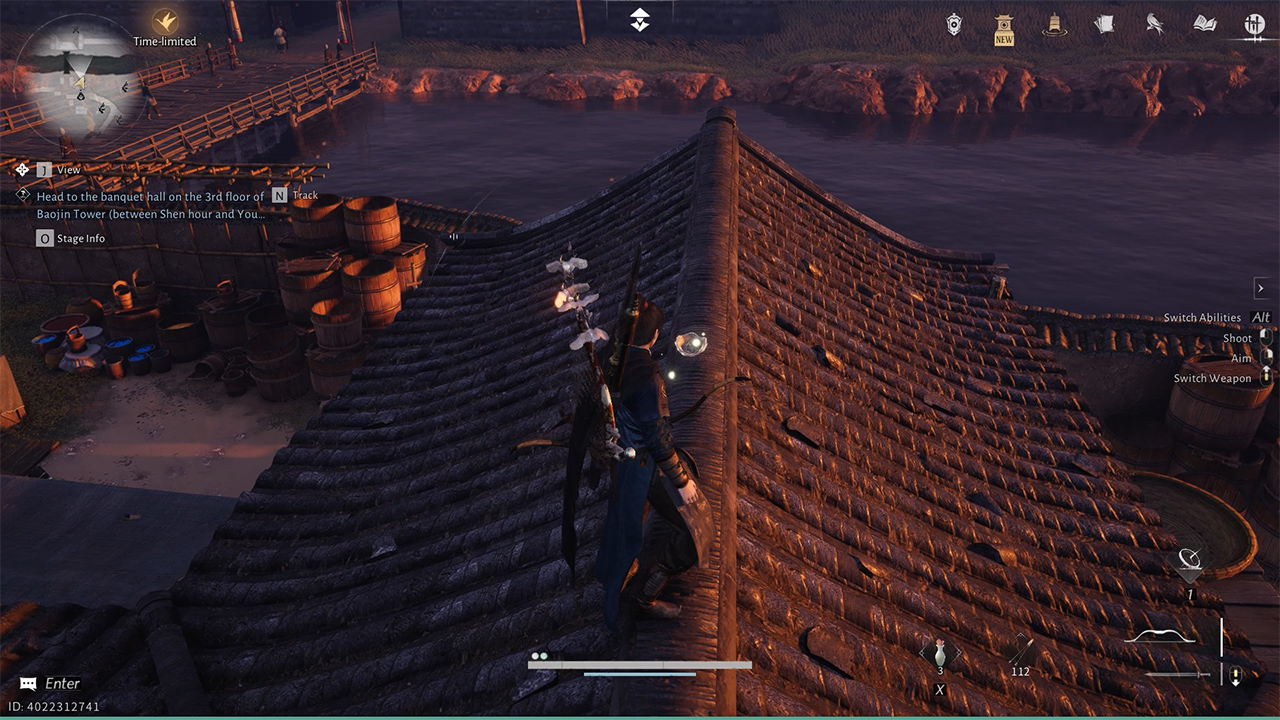Open the letter cards icon

[1103, 25]
